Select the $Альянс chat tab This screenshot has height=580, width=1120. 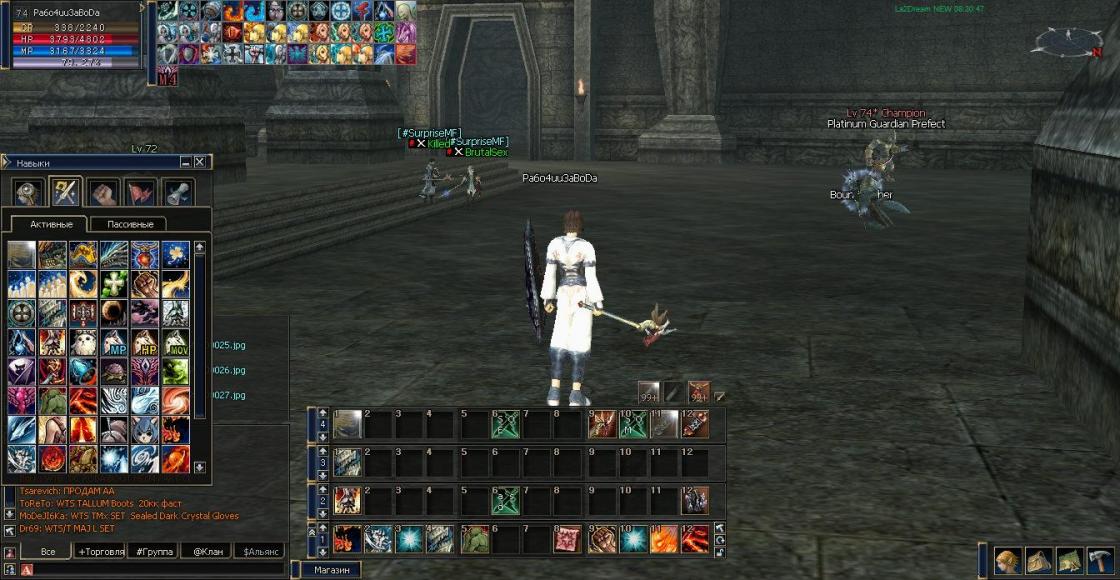point(258,551)
